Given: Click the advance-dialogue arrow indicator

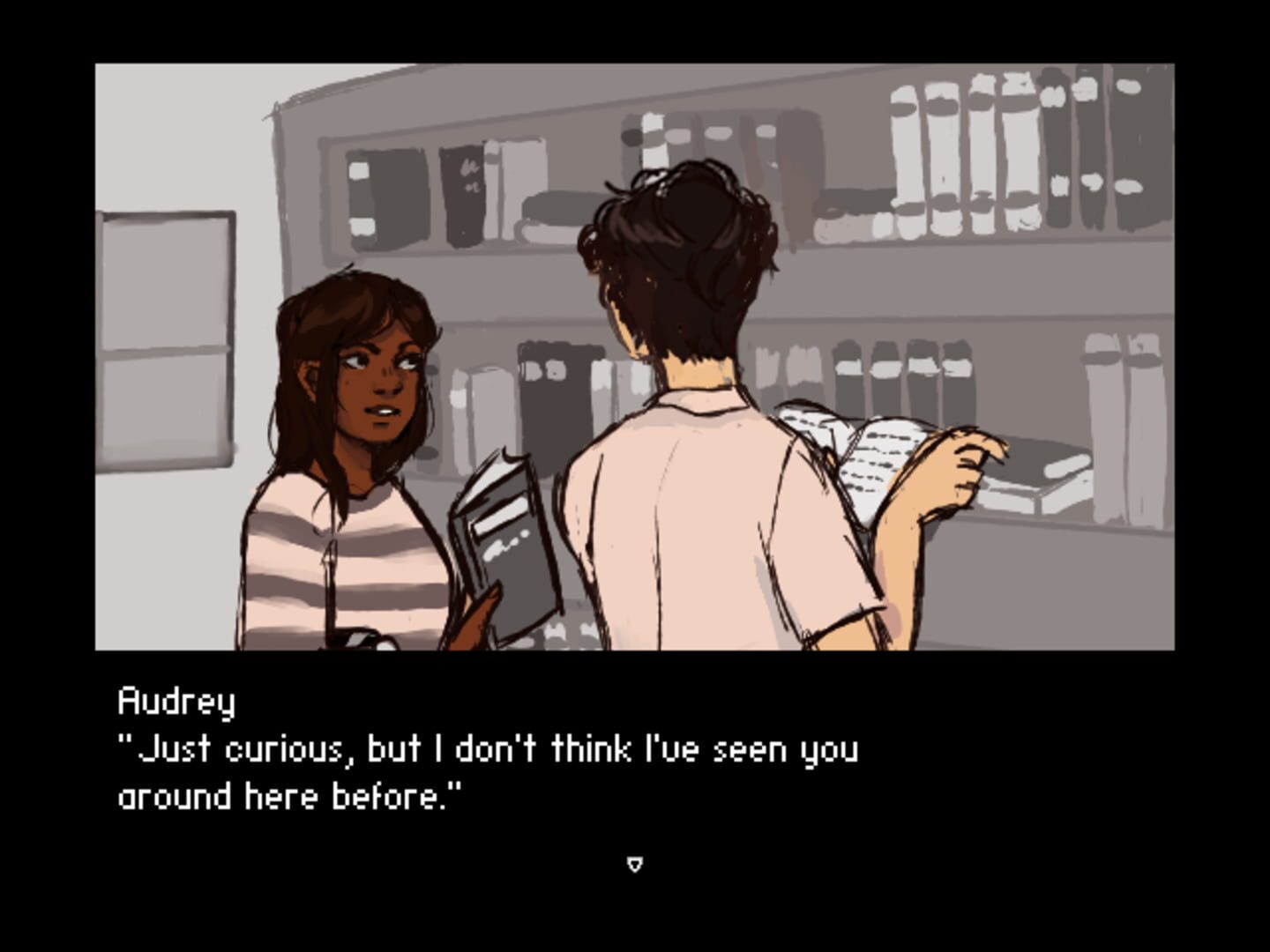Looking at the screenshot, I should [634, 865].
